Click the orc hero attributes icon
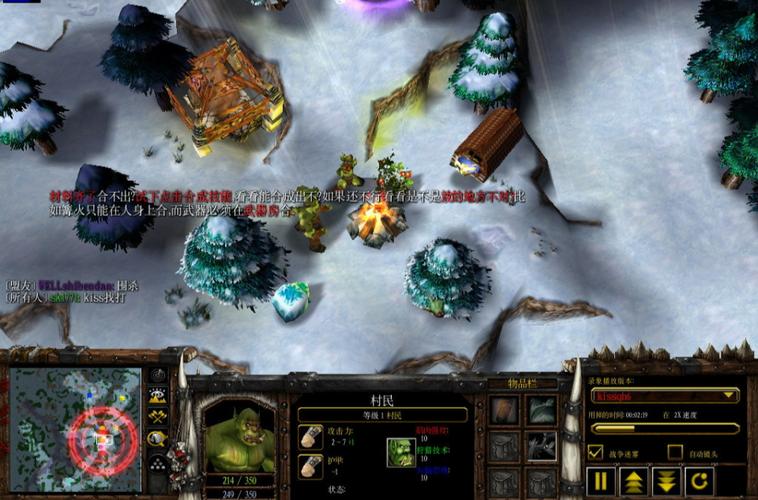The height and width of the screenshot is (500, 758). click(400, 452)
